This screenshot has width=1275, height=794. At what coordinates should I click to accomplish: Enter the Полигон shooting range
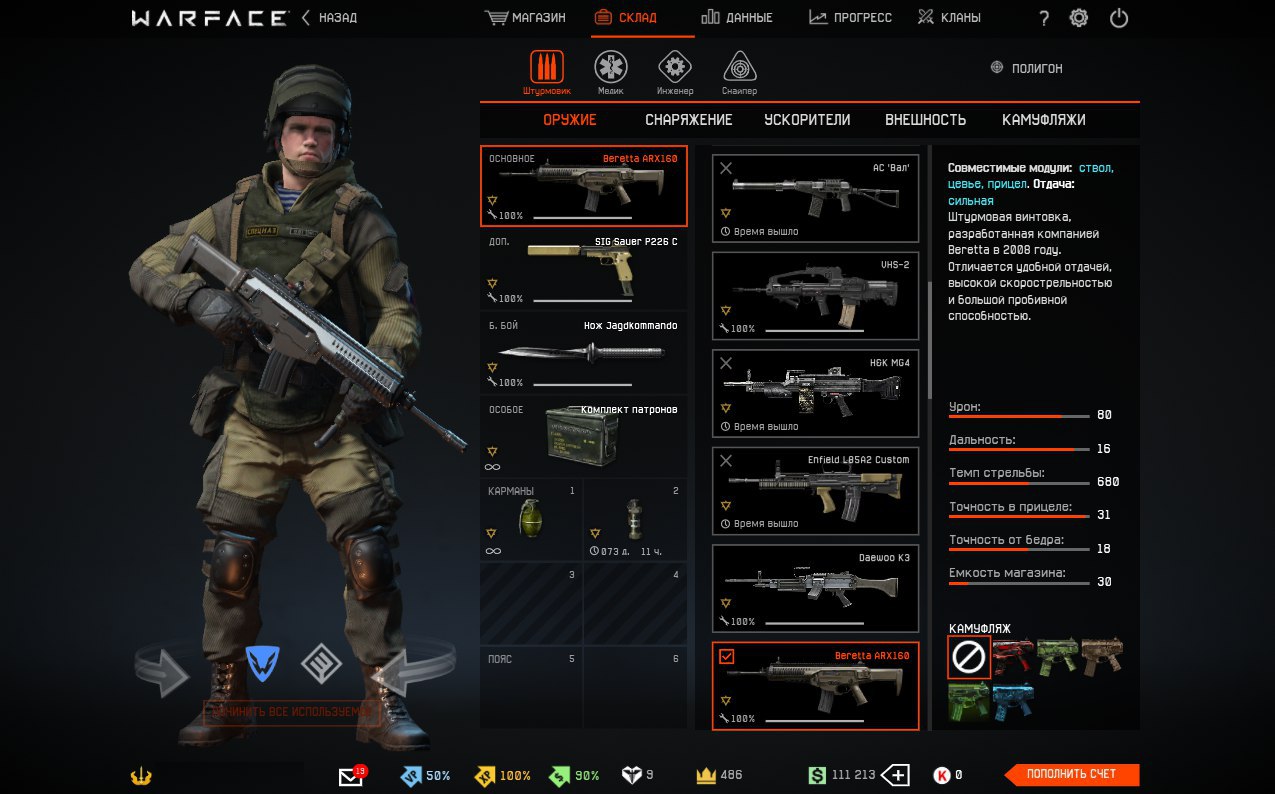point(1026,68)
